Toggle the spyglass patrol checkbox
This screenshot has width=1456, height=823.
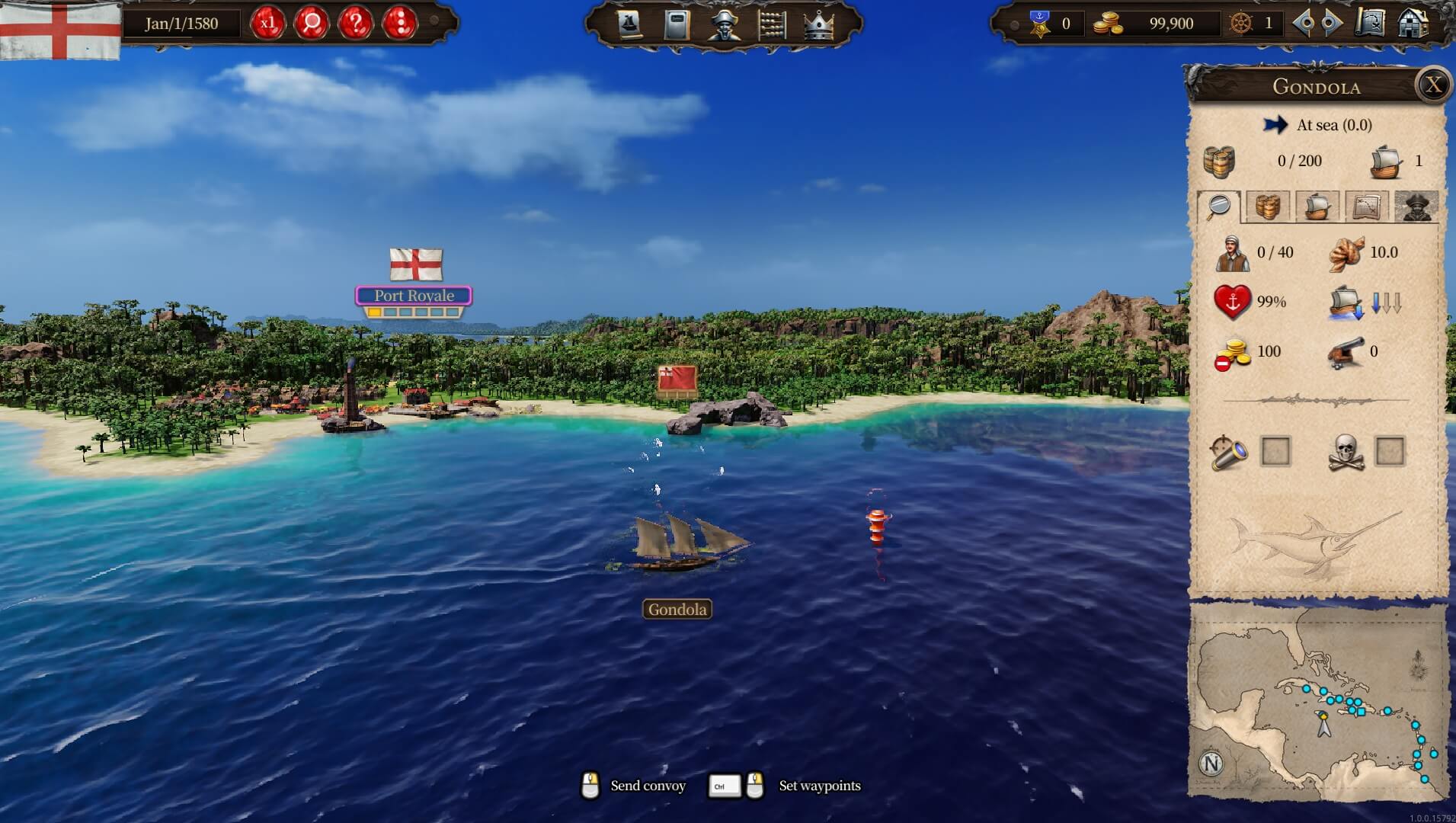[x=1275, y=452]
